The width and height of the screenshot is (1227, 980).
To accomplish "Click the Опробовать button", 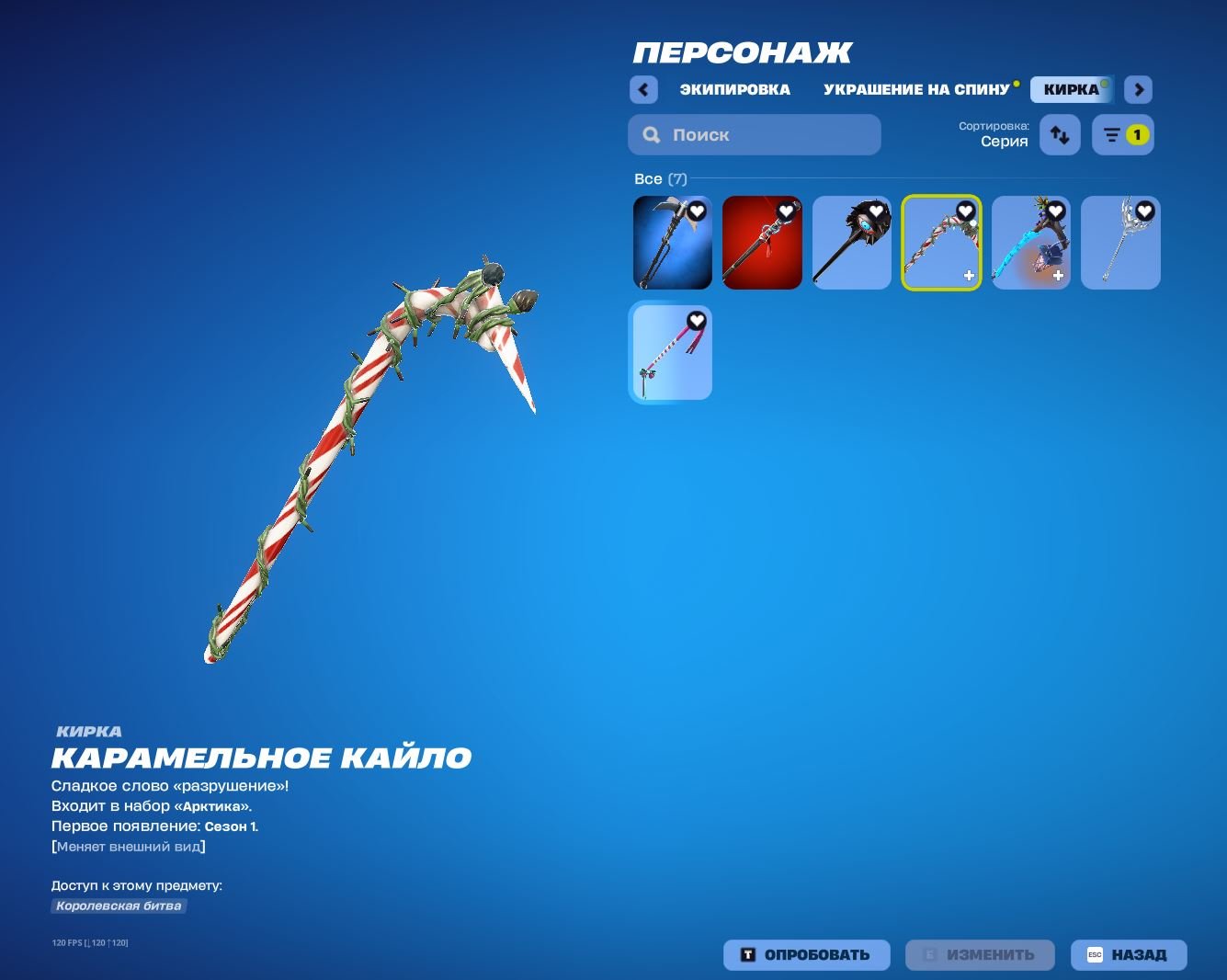I will (x=806, y=954).
